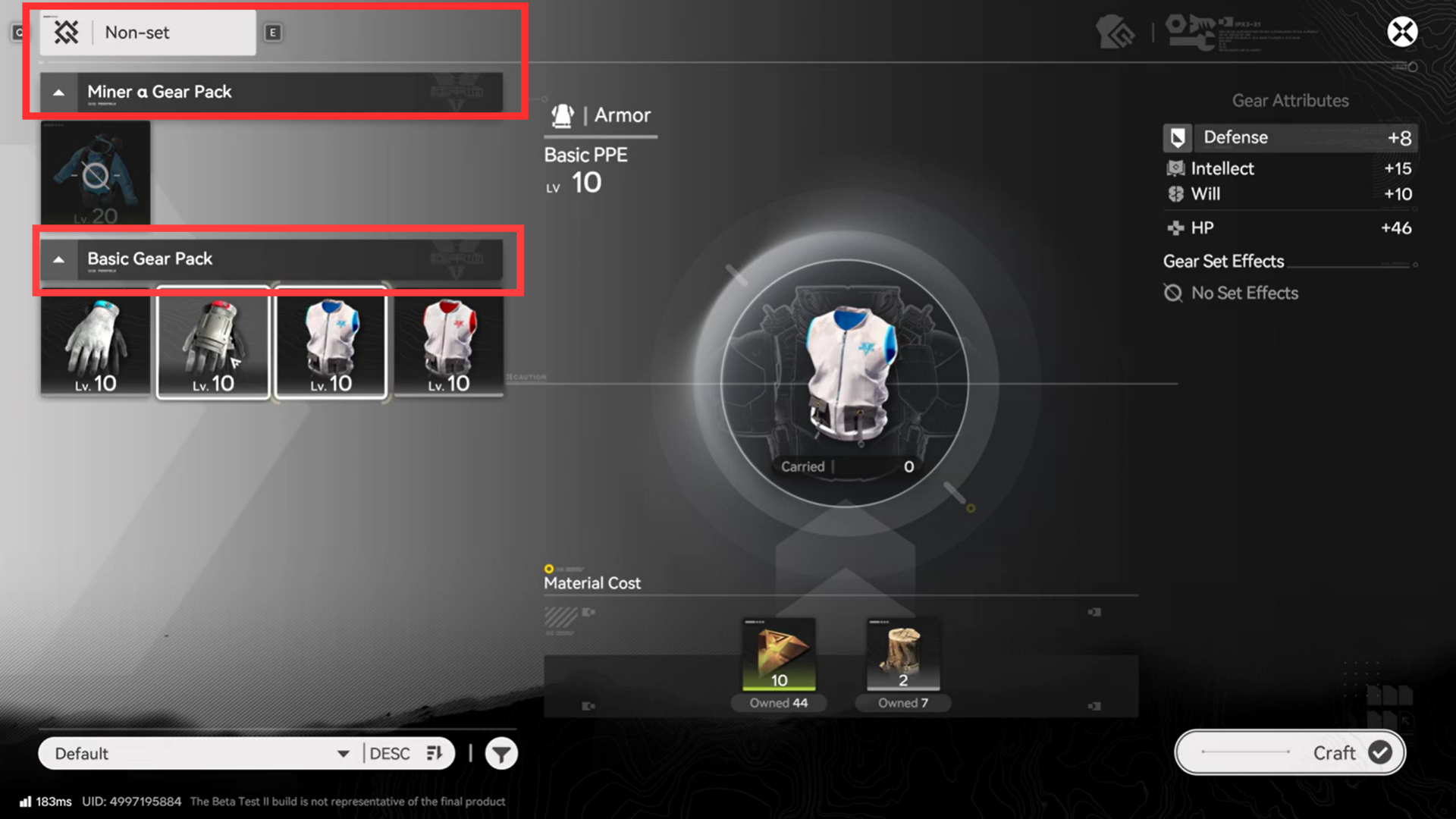Toggle sort direction to ascending via DESC control
The image size is (1456, 819).
(404, 753)
